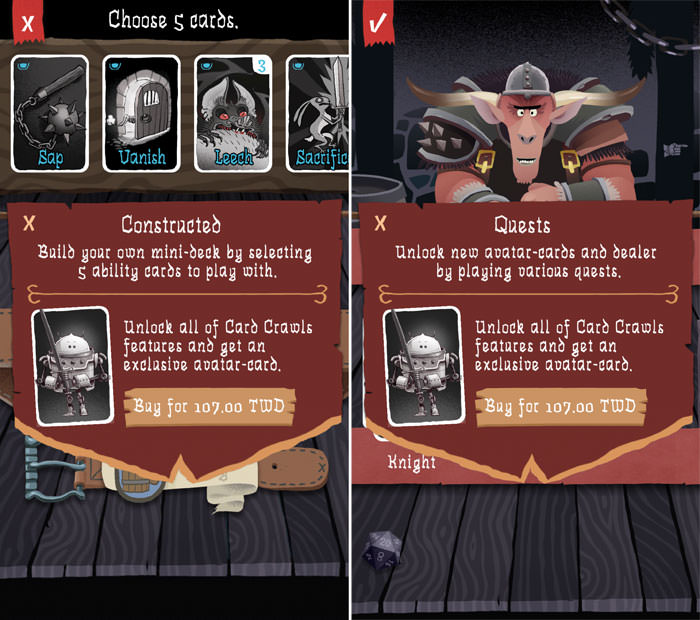Choose the Vanish door card
Image resolution: width=700 pixels, height=620 pixels.
[142, 112]
